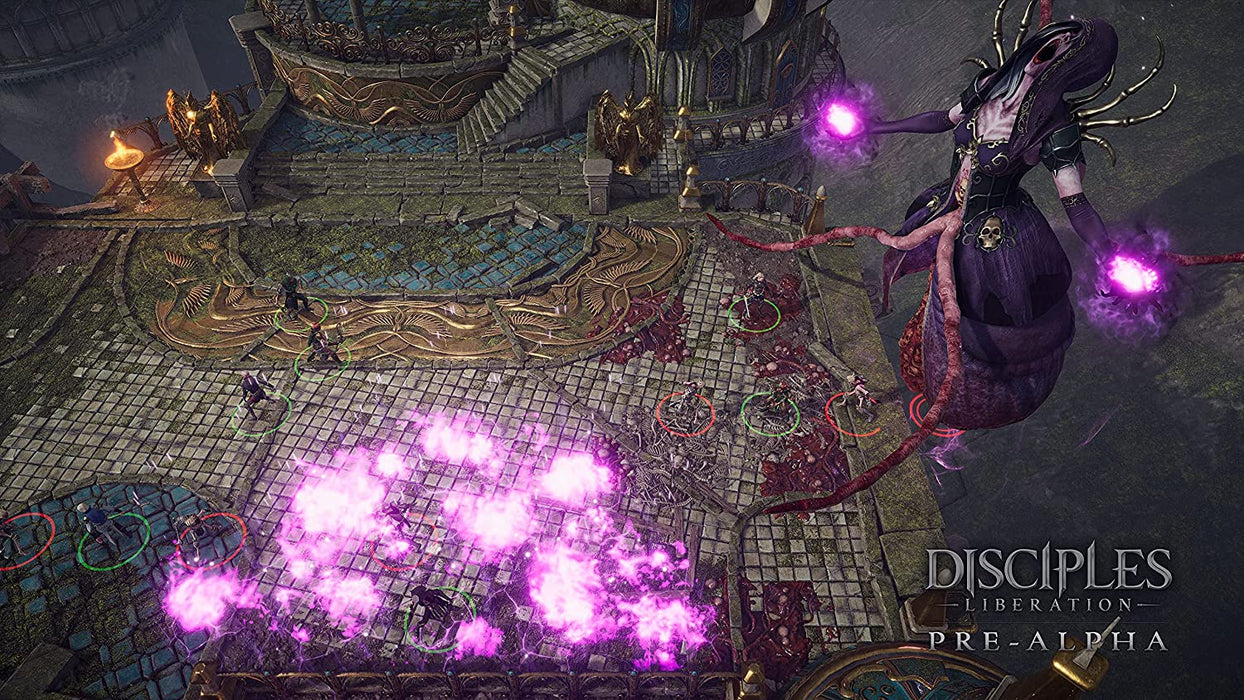Viewport: 1244px width, 700px height.
Task: Select the green-ringed unit between two red-ringed enemies
Action: click(x=771, y=408)
